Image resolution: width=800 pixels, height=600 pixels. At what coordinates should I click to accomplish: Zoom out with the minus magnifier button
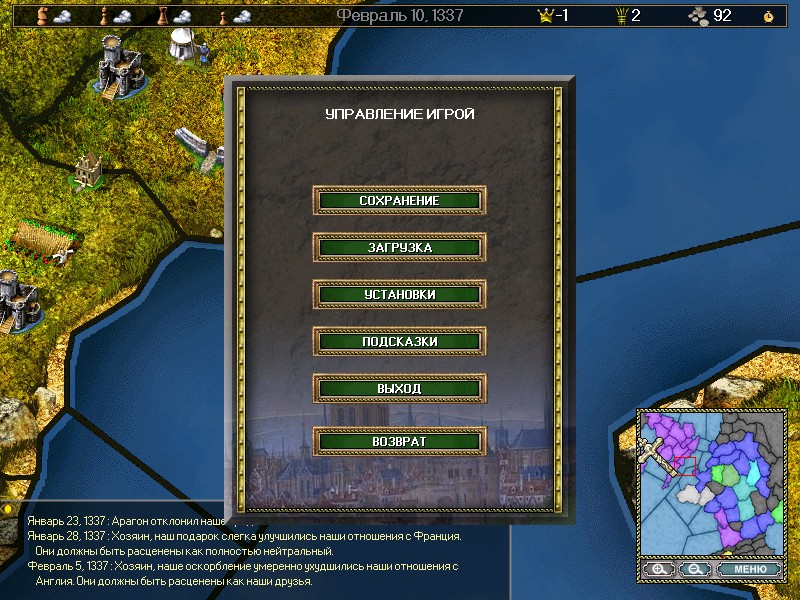[692, 569]
